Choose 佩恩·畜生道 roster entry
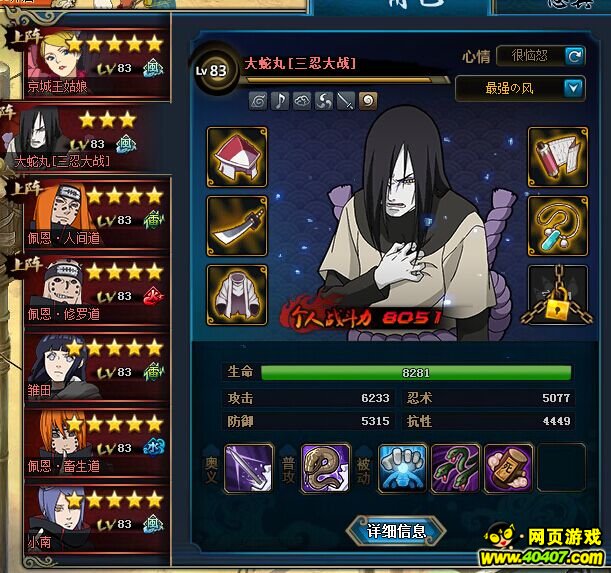611x573 pixels. pyautogui.click(x=89, y=442)
